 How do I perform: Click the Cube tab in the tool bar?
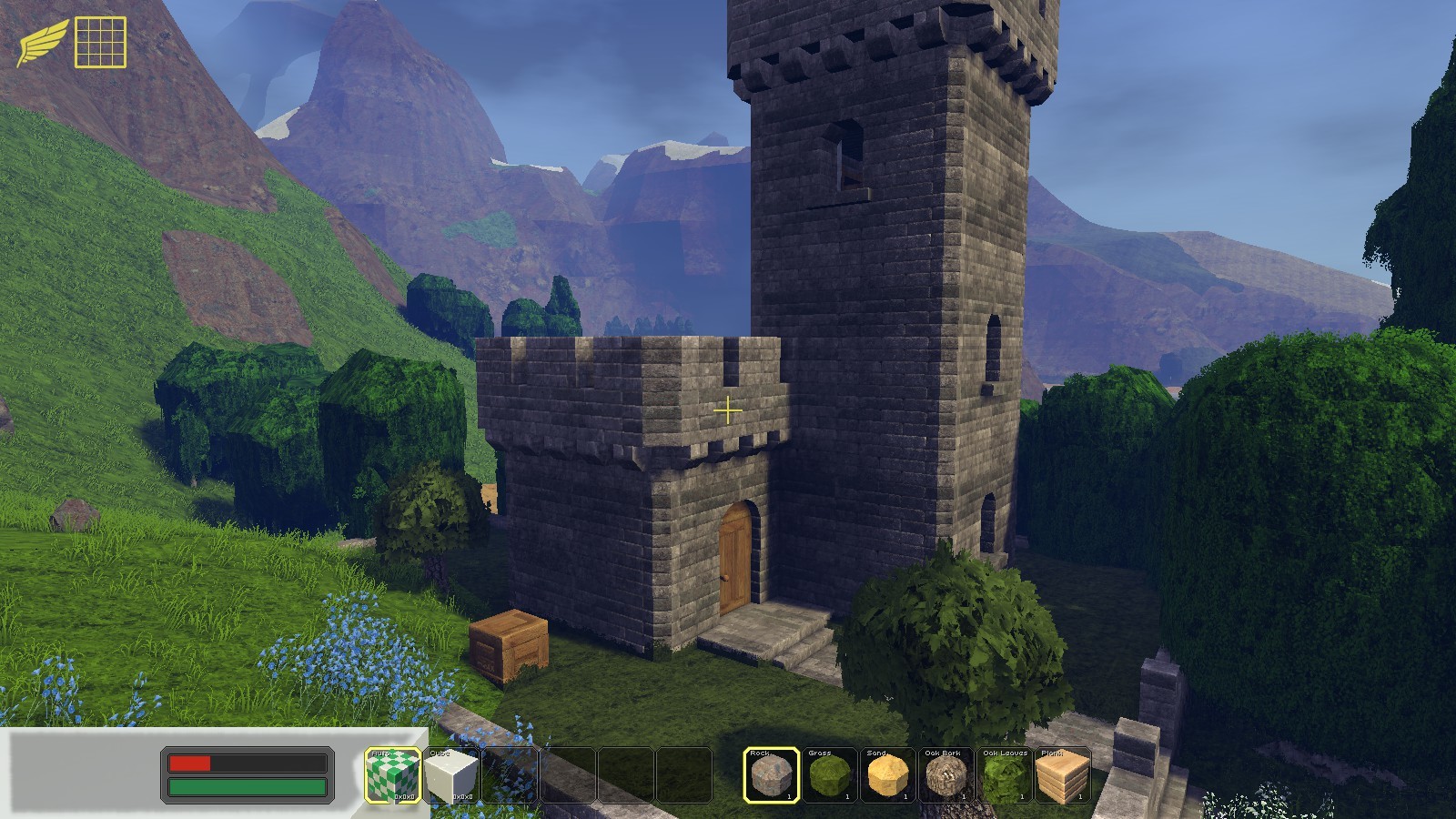pyautogui.click(x=441, y=753)
